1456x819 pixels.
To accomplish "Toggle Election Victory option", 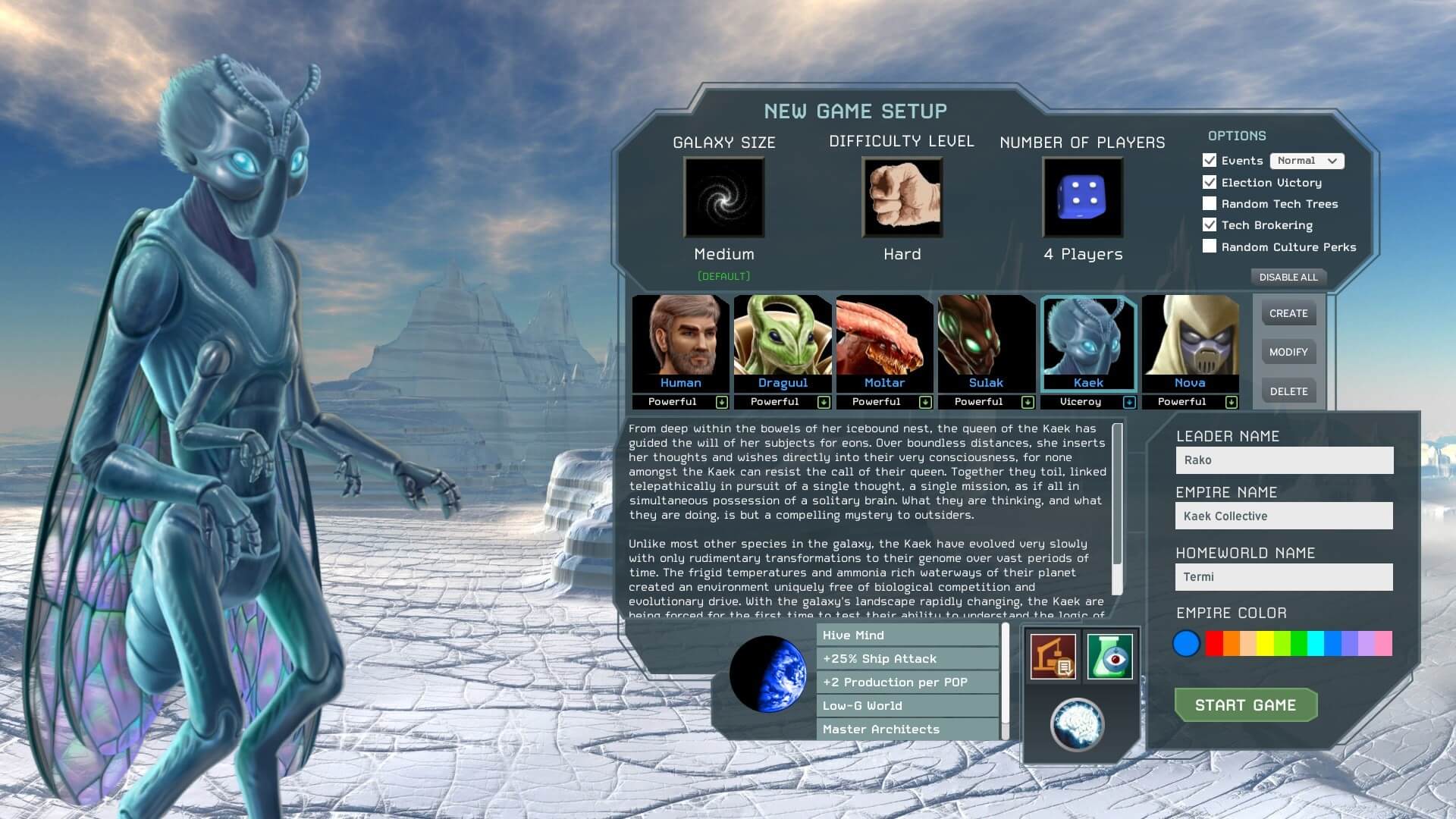I will coord(1210,183).
